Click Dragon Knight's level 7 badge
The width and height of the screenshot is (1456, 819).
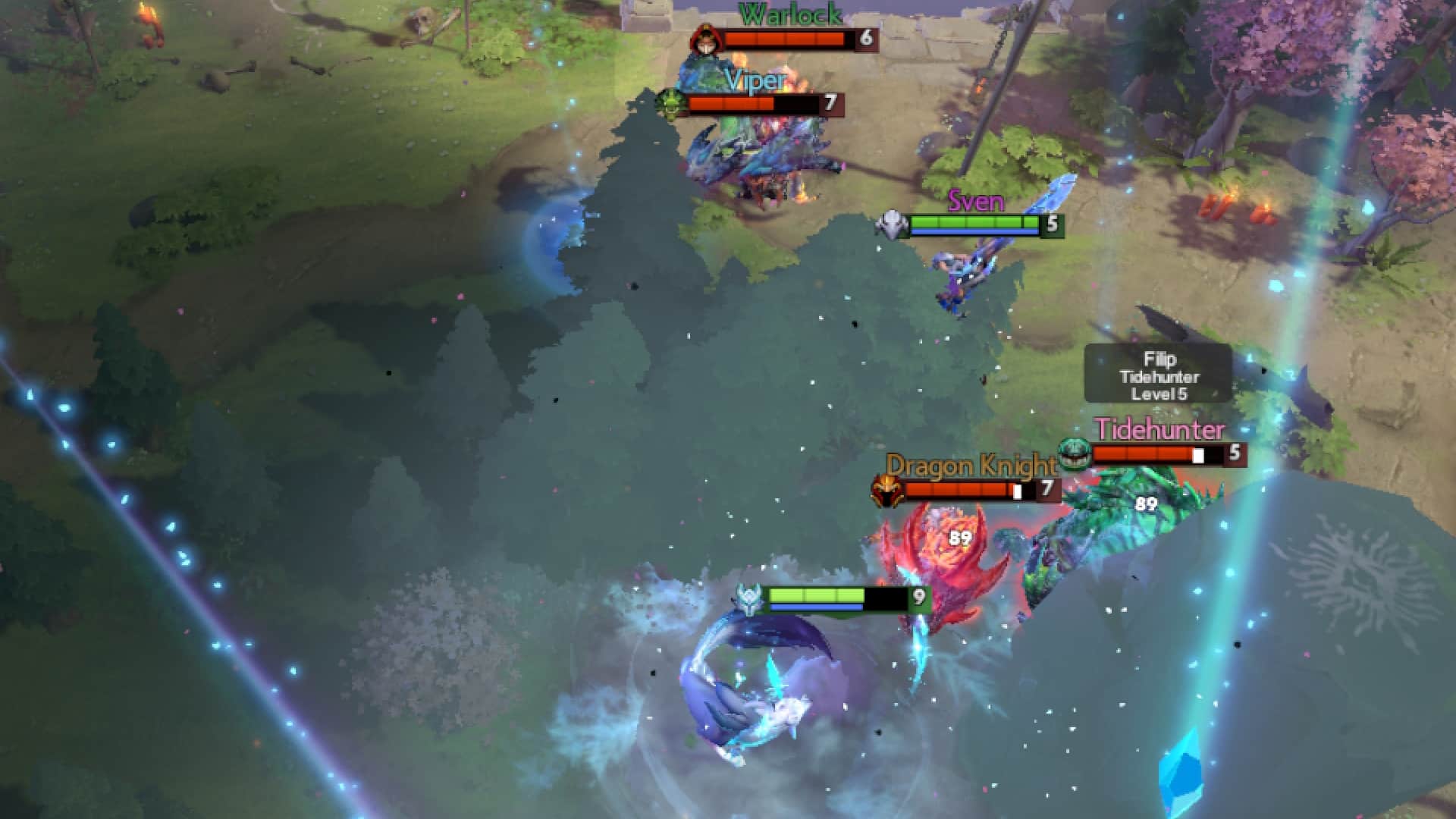pos(1048,490)
